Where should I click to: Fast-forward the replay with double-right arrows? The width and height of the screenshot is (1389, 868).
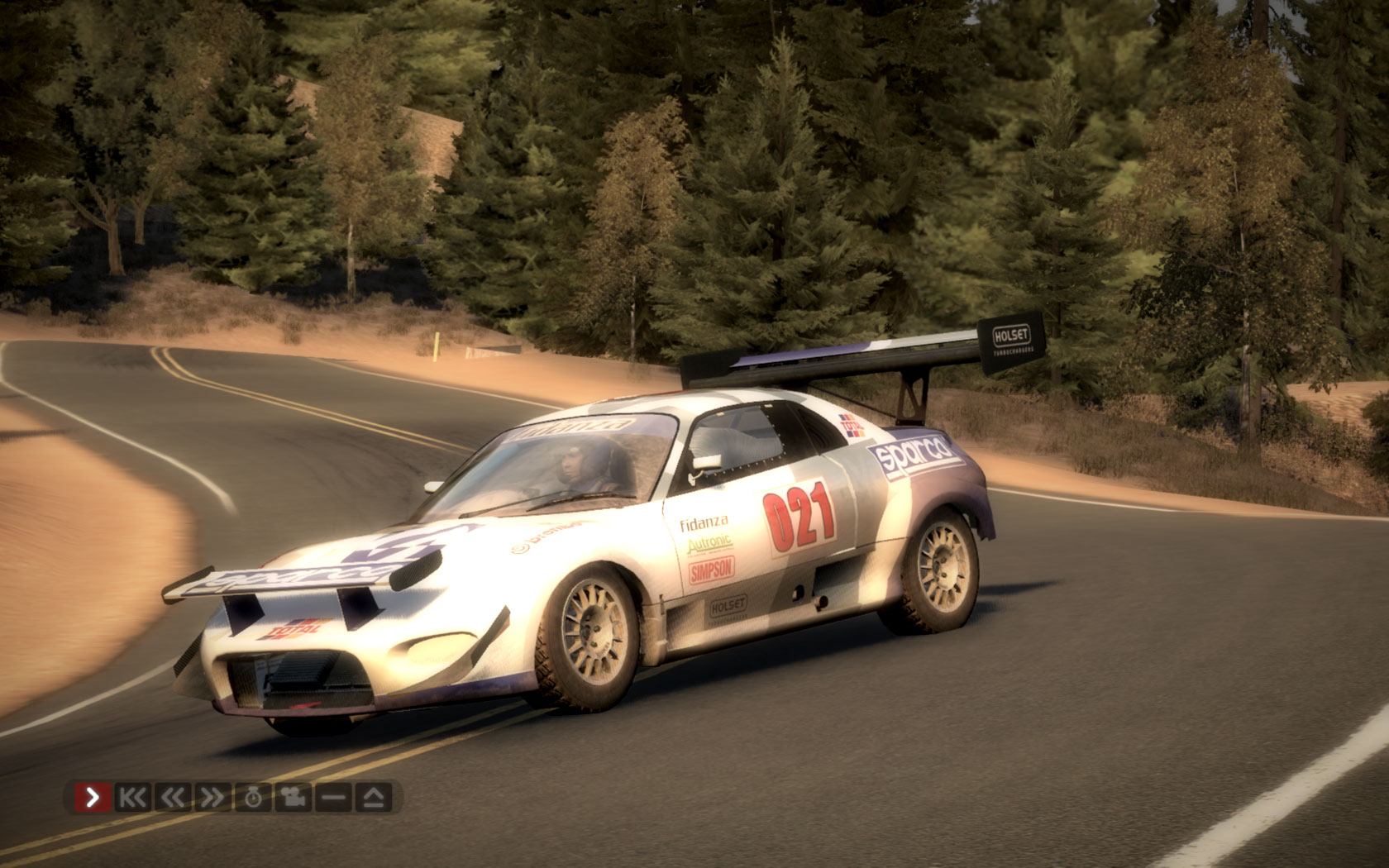pyautogui.click(x=212, y=798)
